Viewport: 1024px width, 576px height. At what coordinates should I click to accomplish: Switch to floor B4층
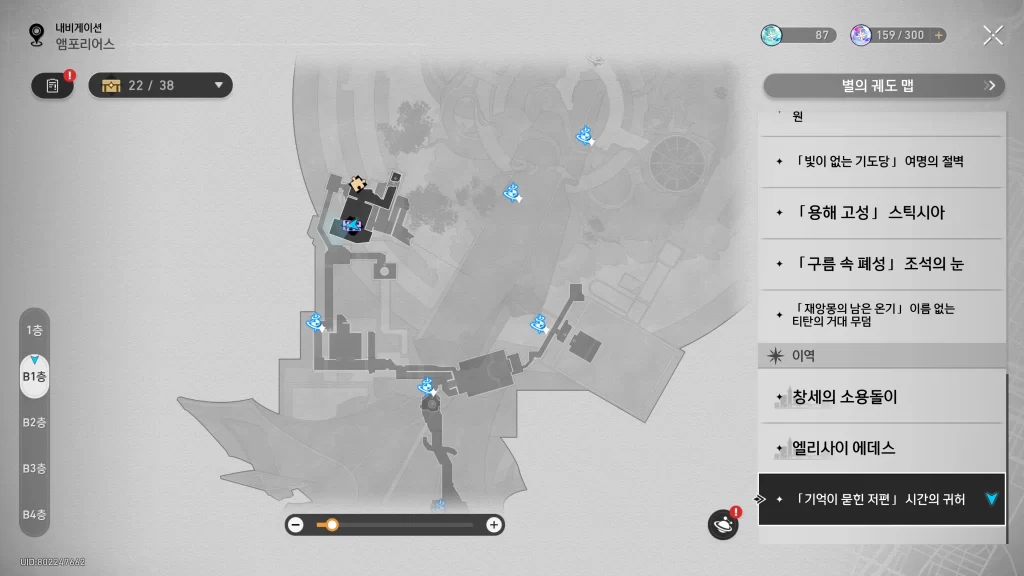click(34, 514)
